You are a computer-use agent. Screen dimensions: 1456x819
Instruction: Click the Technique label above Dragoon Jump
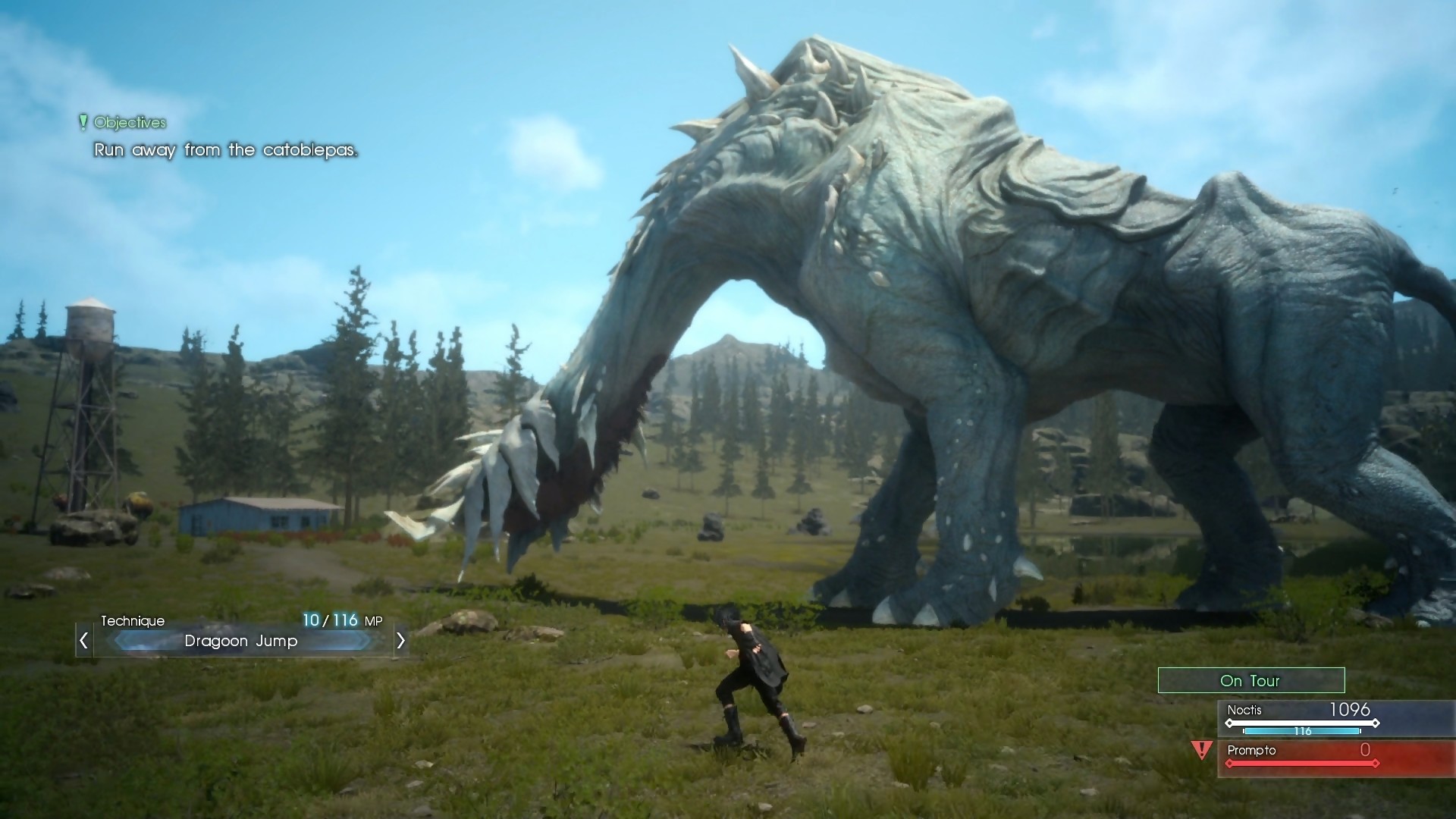[133, 620]
